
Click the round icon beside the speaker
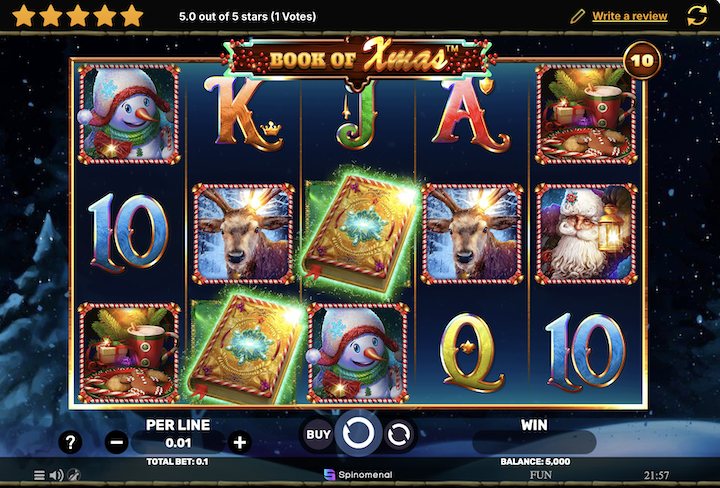click(x=74, y=475)
